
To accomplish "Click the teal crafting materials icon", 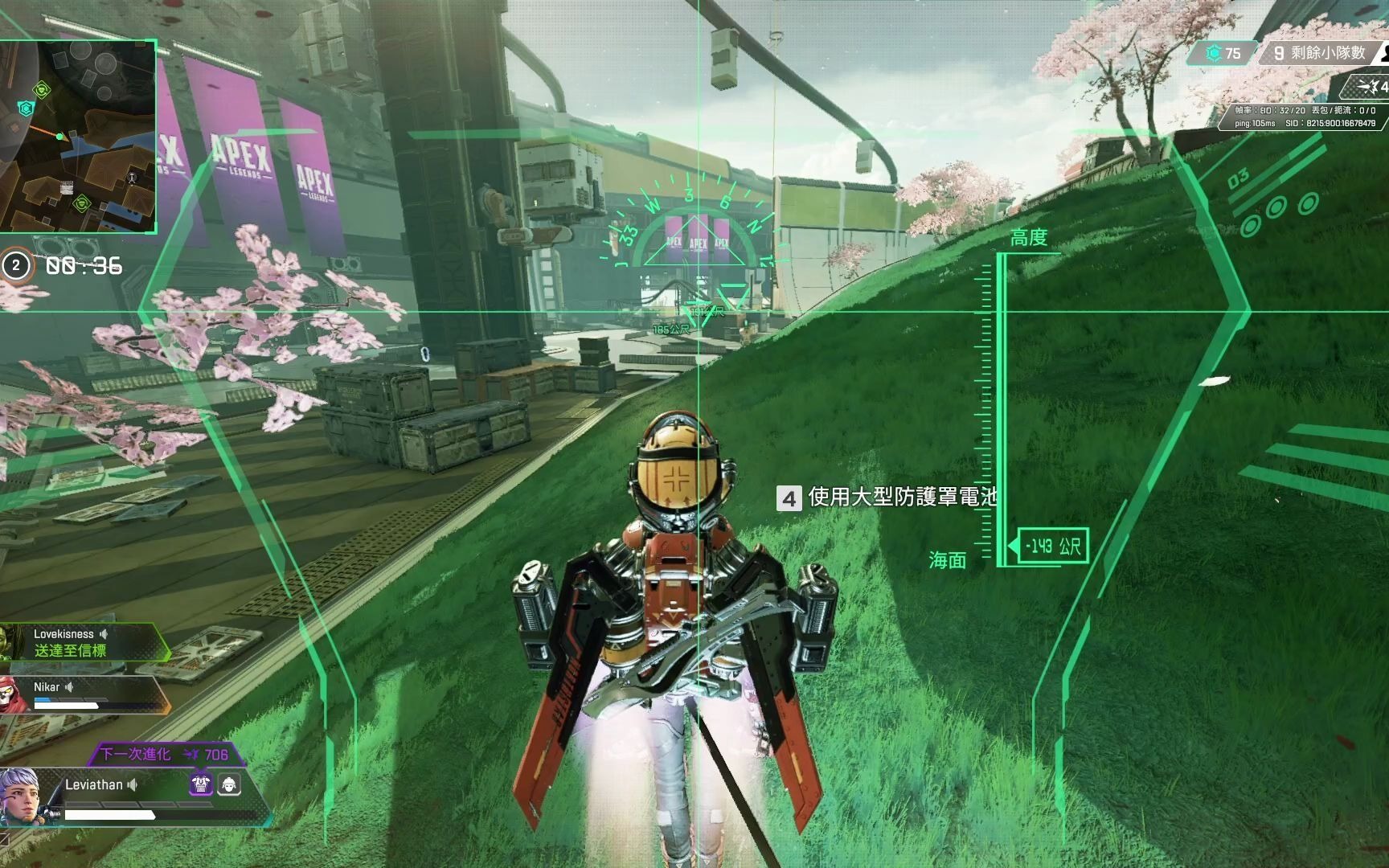I will coord(1214,54).
